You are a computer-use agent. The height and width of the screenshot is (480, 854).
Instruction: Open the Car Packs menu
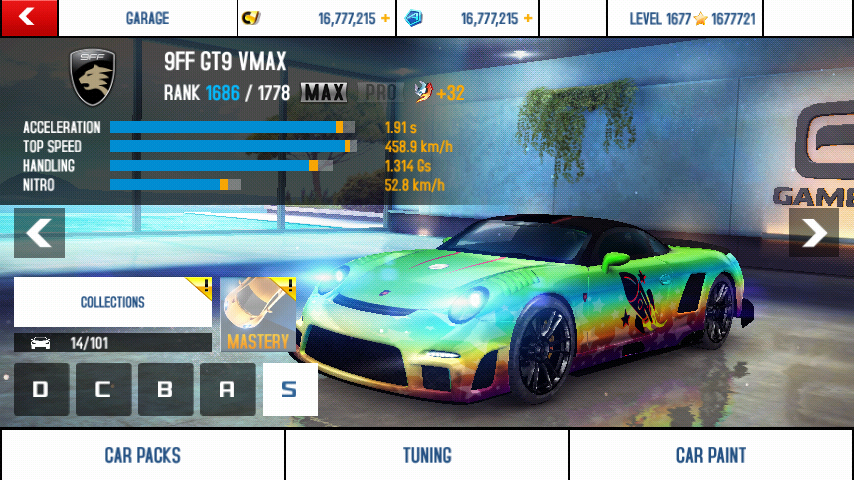click(x=142, y=455)
